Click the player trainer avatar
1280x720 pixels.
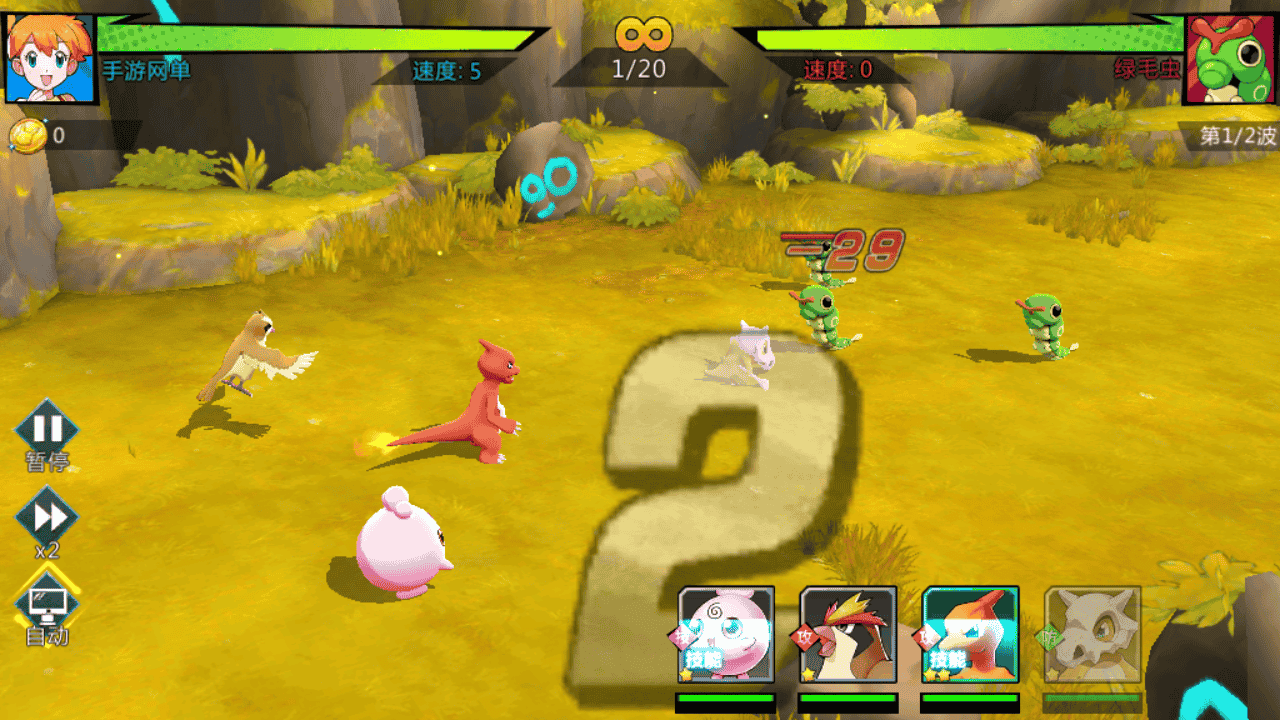[50, 58]
